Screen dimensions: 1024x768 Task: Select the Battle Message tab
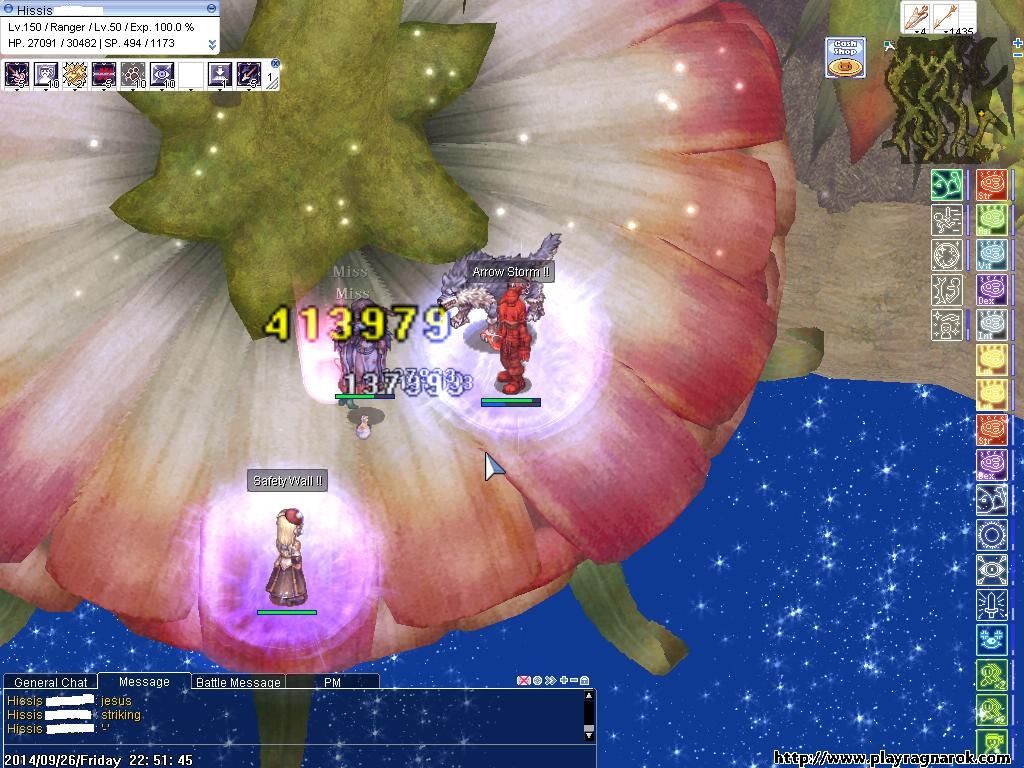pos(238,682)
